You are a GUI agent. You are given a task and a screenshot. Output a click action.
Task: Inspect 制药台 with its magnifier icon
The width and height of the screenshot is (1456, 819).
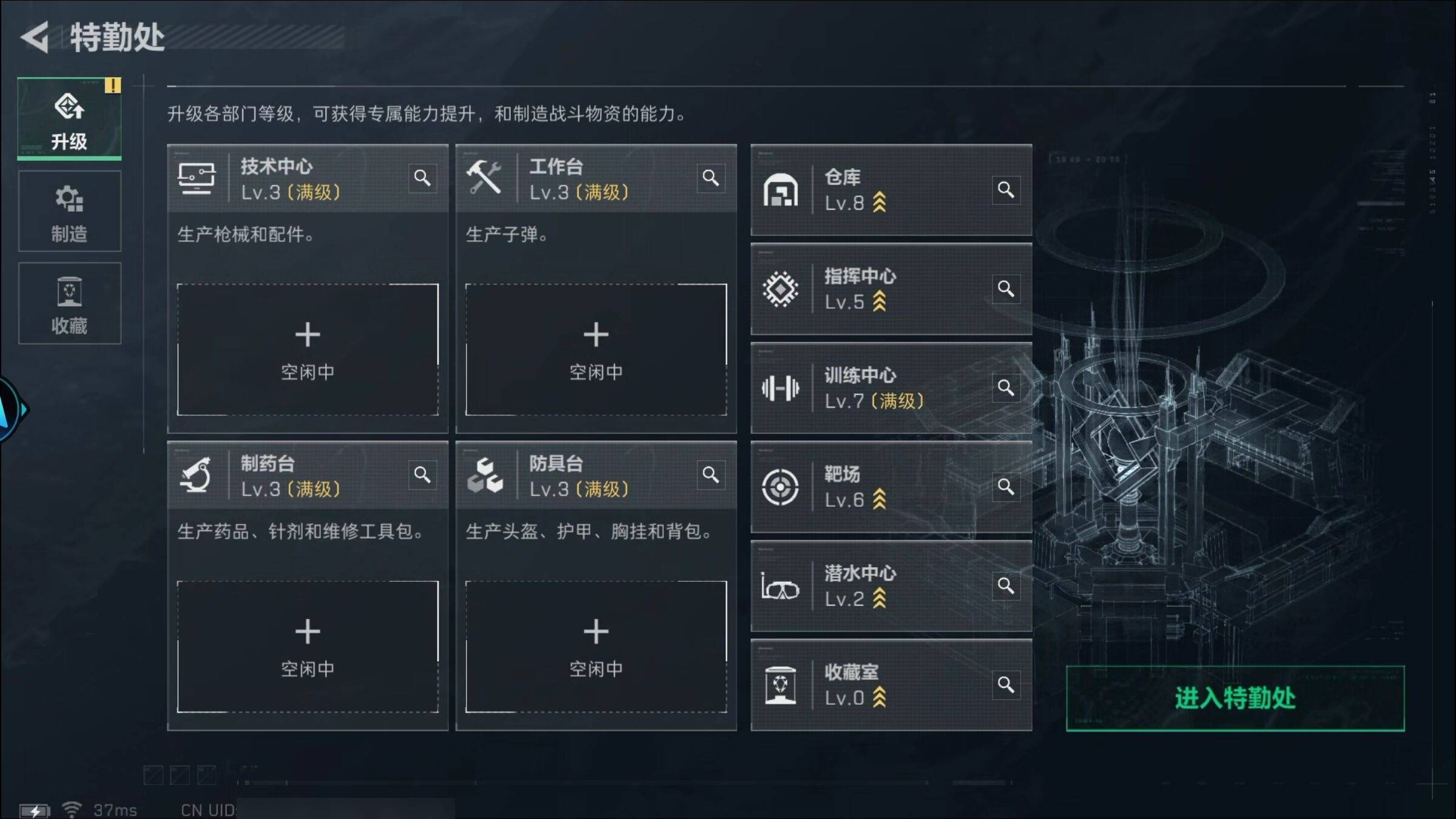422,475
